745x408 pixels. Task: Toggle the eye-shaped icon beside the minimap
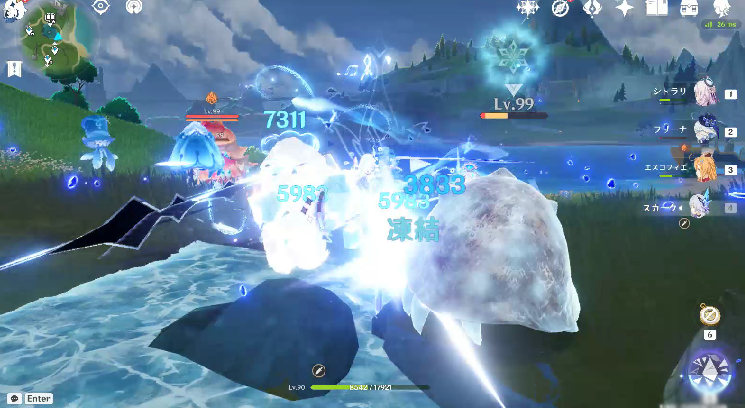pos(101,6)
